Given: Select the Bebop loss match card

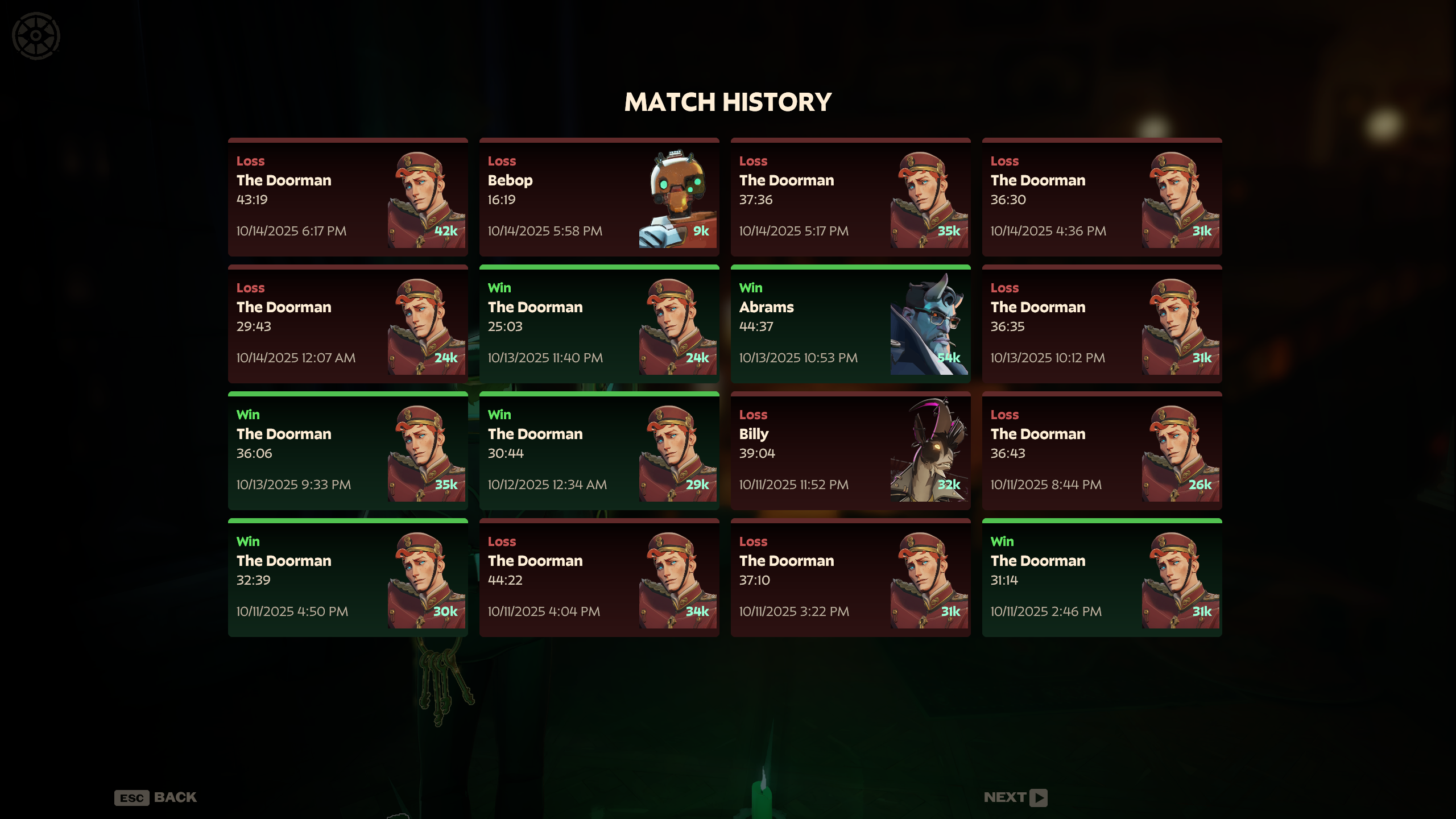Looking at the screenshot, I should 599,197.
